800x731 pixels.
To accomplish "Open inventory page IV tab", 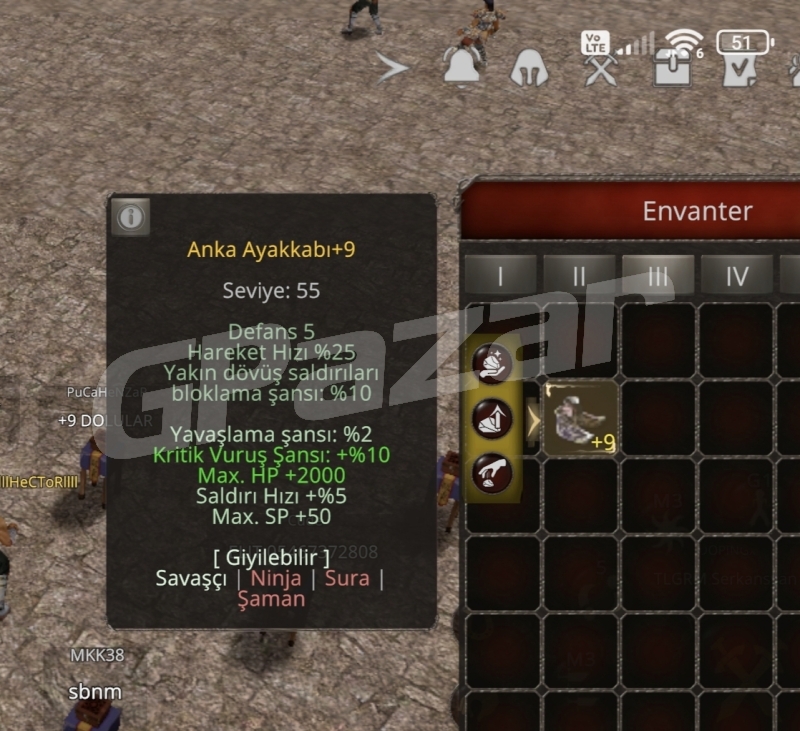I will click(x=736, y=276).
